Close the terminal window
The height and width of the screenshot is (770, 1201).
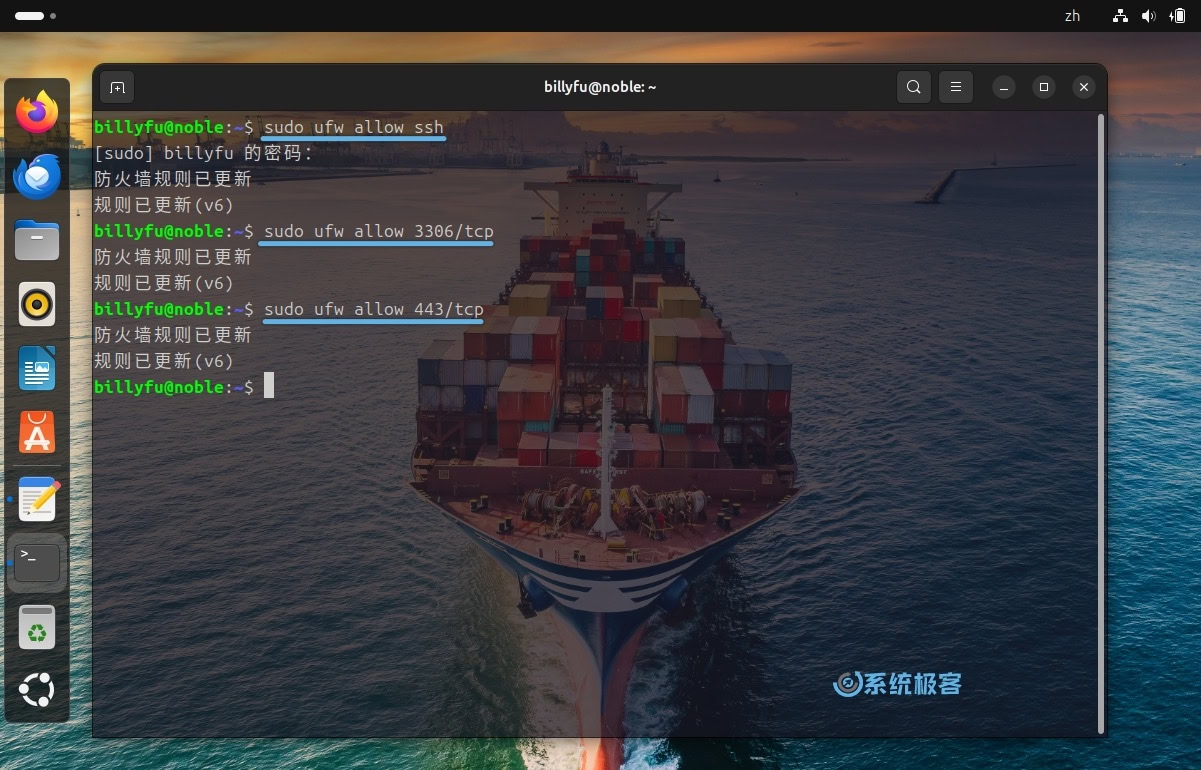1084,87
